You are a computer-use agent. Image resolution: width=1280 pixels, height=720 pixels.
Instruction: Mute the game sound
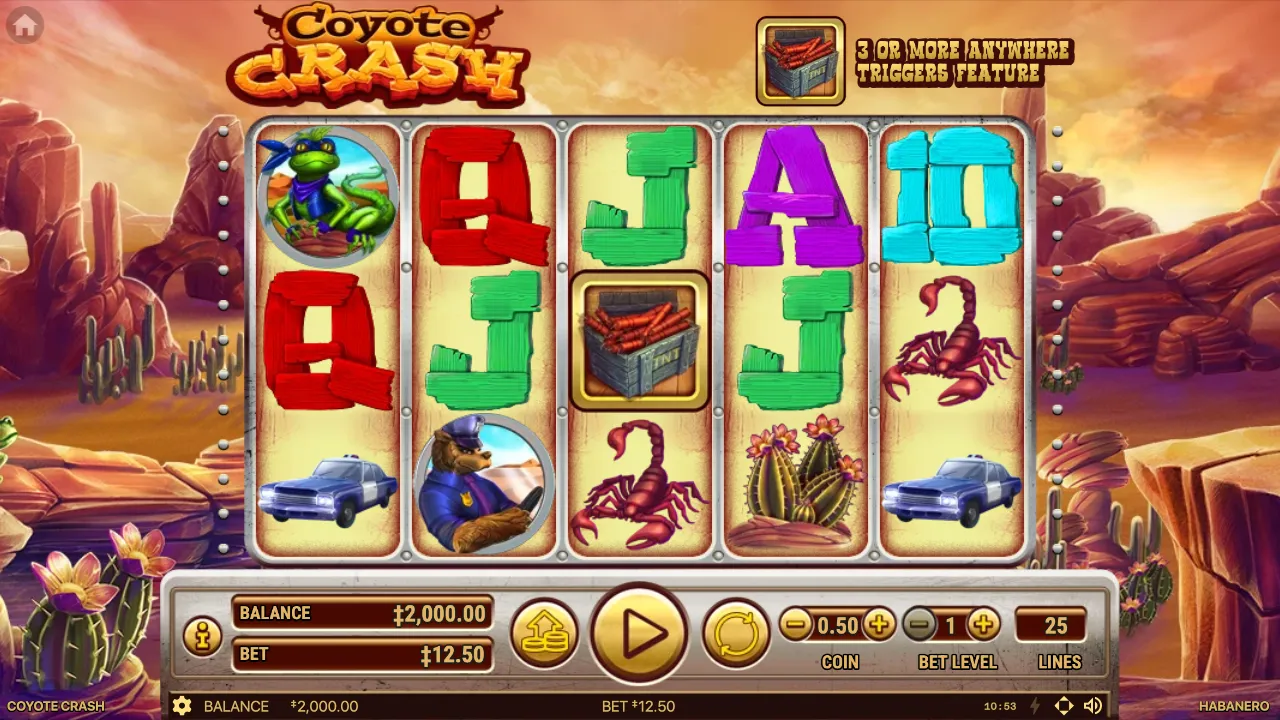tap(1093, 706)
